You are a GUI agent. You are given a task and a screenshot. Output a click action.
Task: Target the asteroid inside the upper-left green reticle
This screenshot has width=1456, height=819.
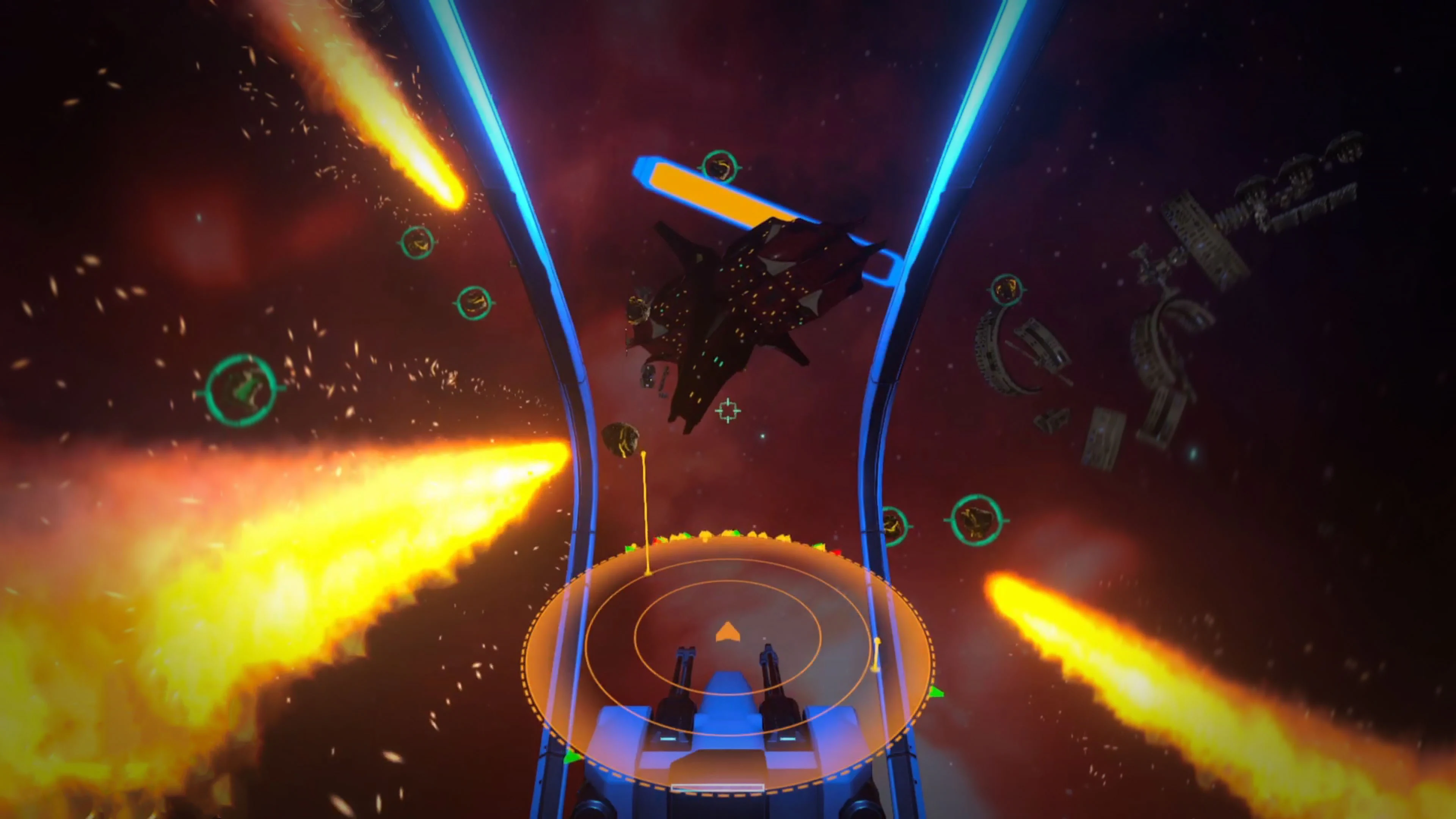click(418, 243)
